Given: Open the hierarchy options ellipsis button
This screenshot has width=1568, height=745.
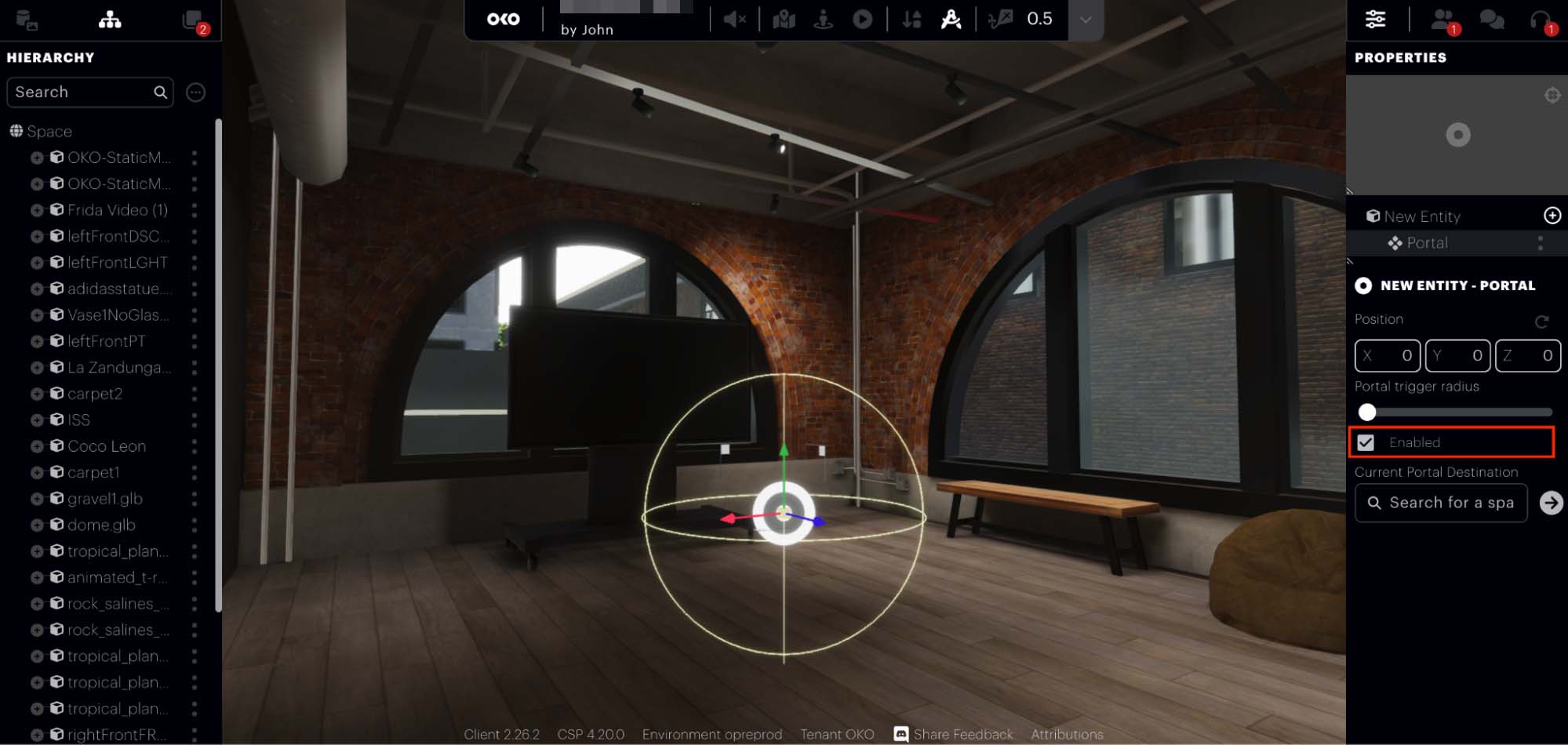Looking at the screenshot, I should tap(195, 93).
